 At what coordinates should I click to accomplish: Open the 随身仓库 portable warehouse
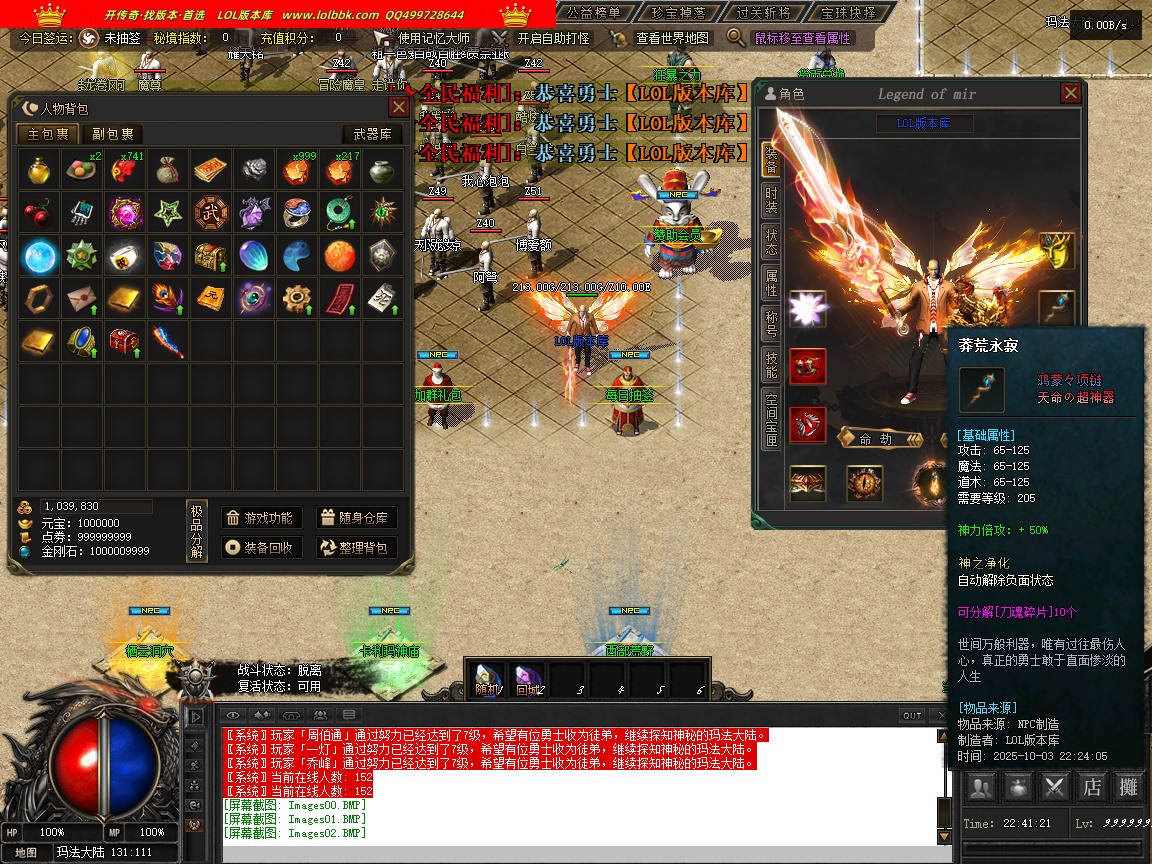(x=357, y=518)
